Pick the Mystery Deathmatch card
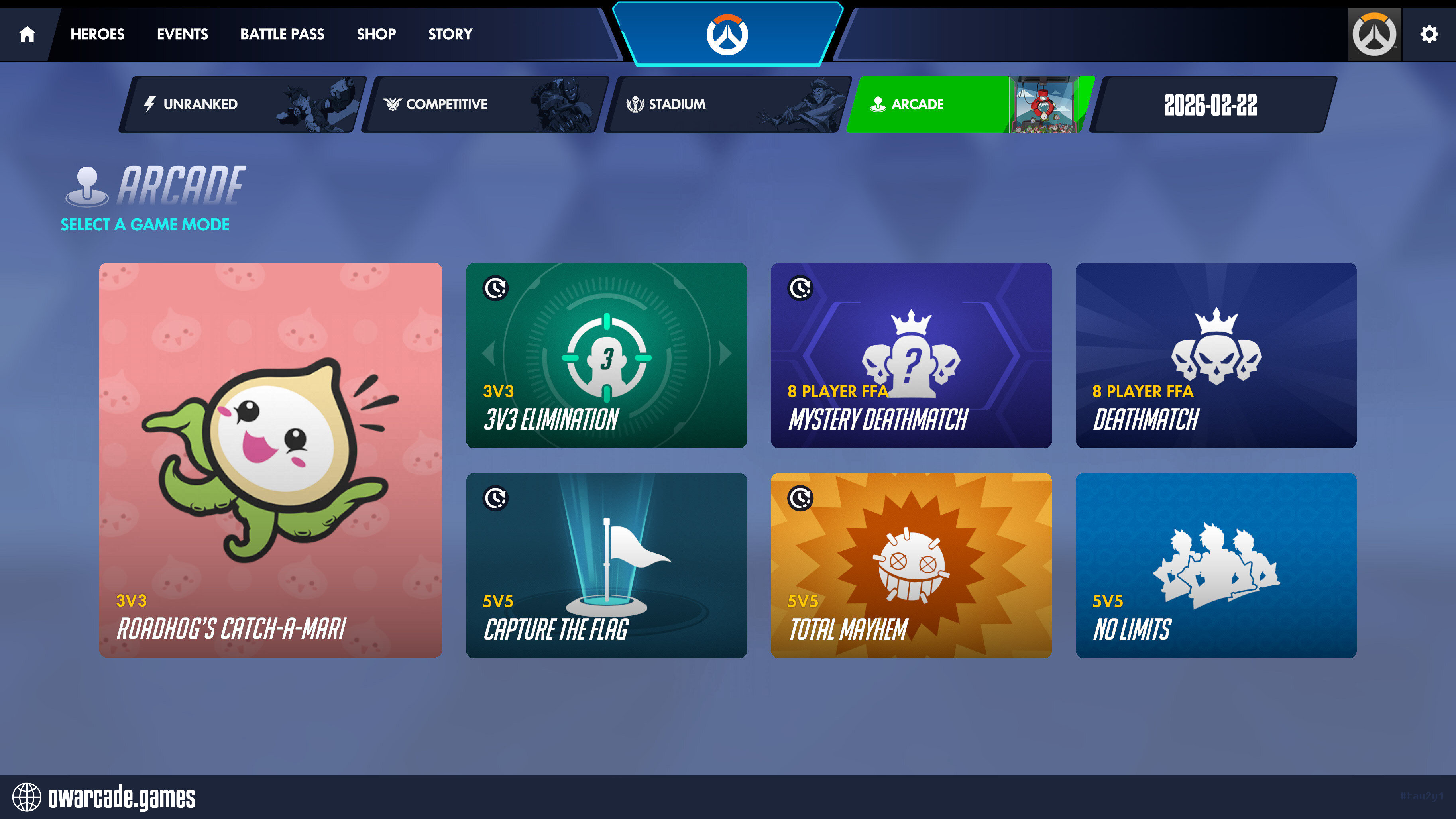This screenshot has width=1456, height=819. [911, 355]
